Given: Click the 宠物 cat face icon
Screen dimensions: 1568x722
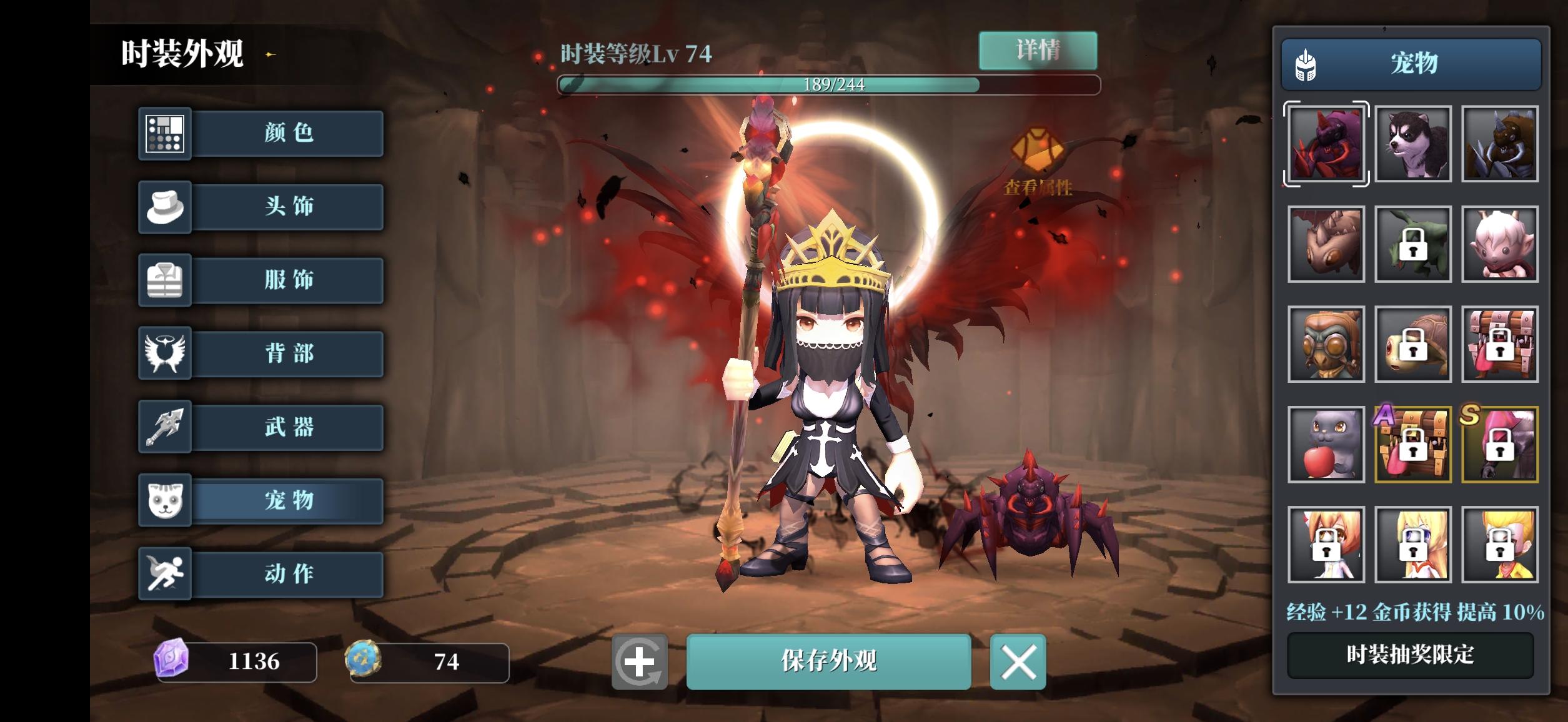Looking at the screenshot, I should pyautogui.click(x=166, y=501).
